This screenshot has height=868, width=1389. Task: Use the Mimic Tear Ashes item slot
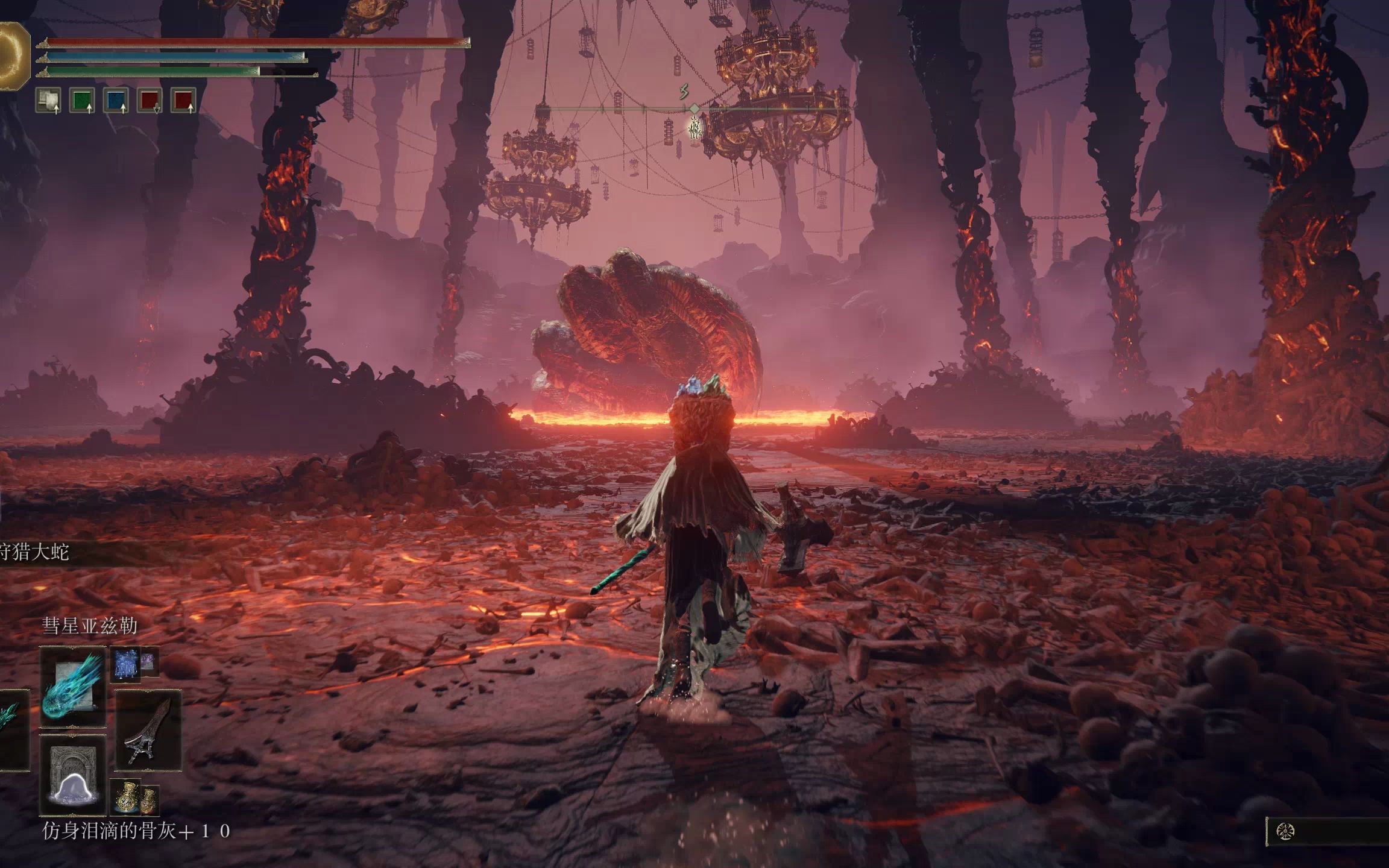coord(73,774)
